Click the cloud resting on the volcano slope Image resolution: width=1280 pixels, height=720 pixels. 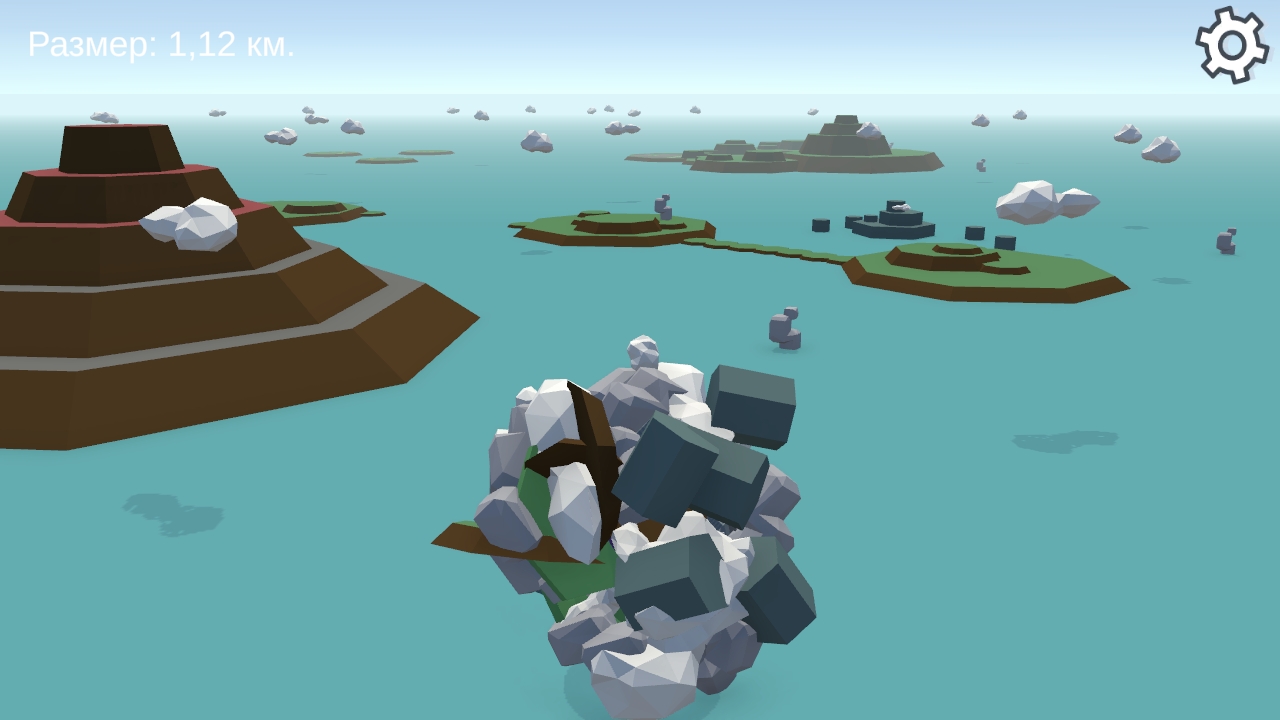pyautogui.click(x=190, y=222)
